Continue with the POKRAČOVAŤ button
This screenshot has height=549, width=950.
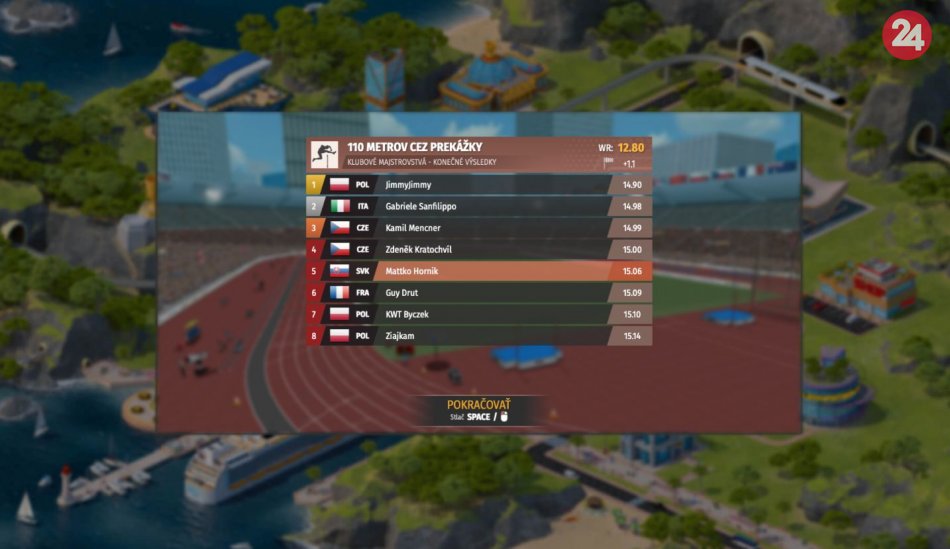pos(477,405)
